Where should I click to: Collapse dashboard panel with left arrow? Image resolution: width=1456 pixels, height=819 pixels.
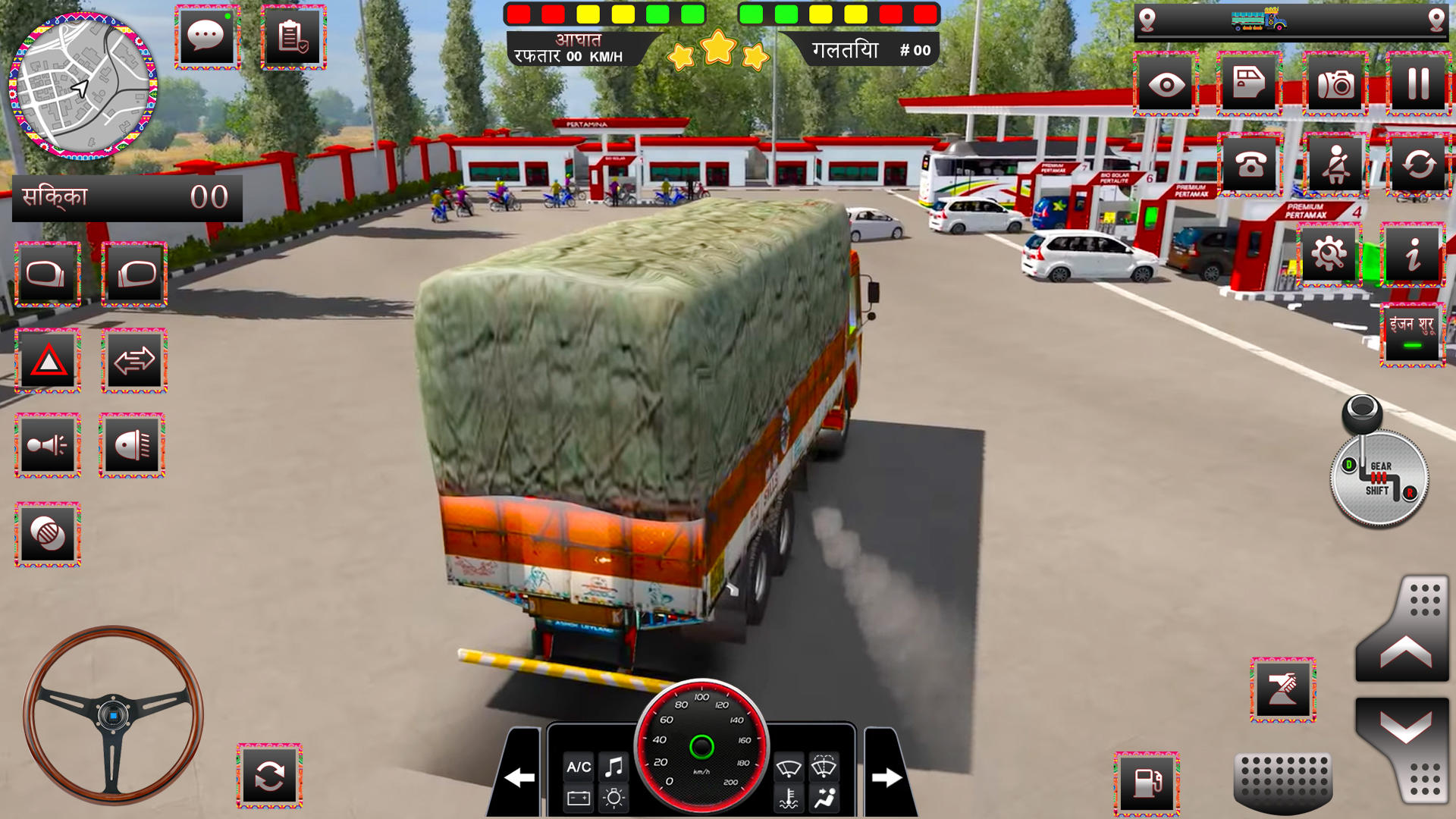click(x=519, y=777)
